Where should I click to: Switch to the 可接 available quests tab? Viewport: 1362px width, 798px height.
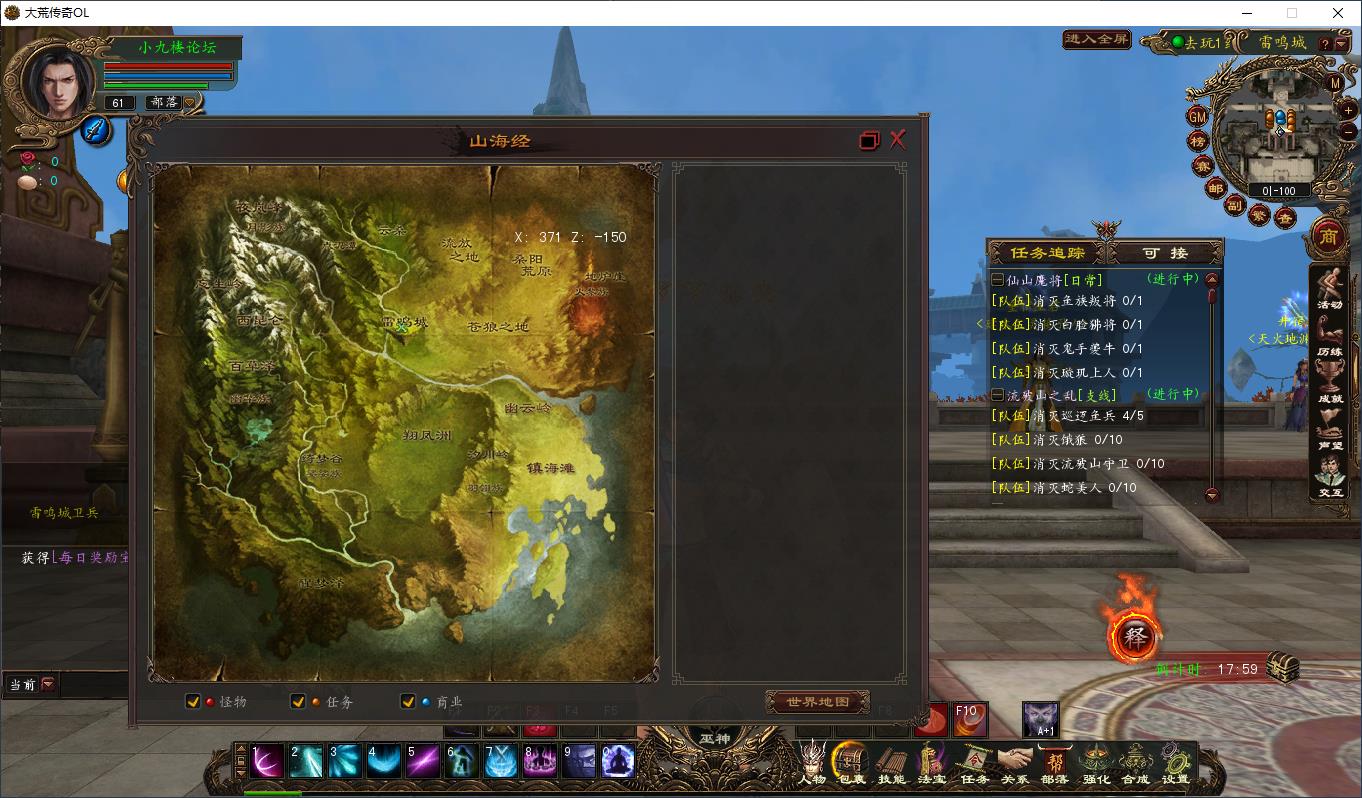[x=1166, y=253]
